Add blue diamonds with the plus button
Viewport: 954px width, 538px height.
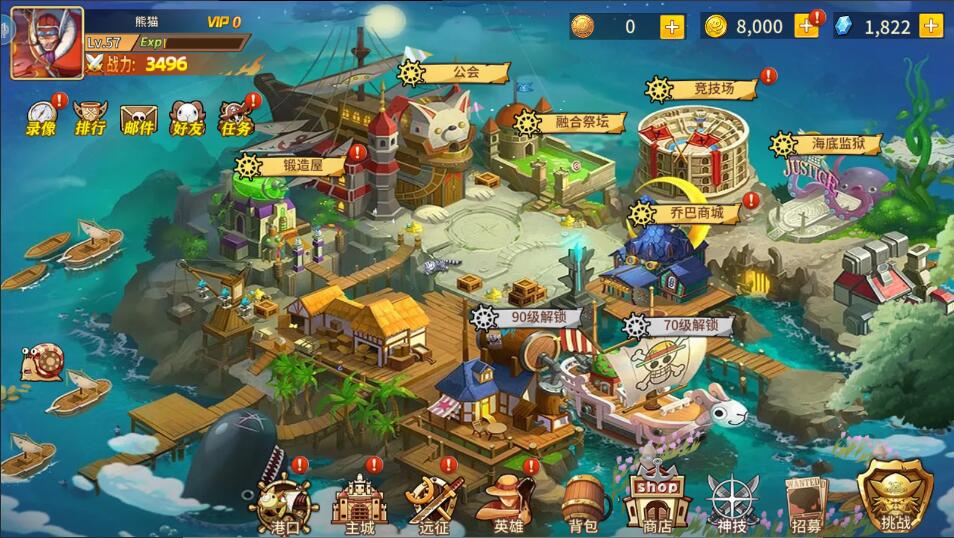coord(931,27)
